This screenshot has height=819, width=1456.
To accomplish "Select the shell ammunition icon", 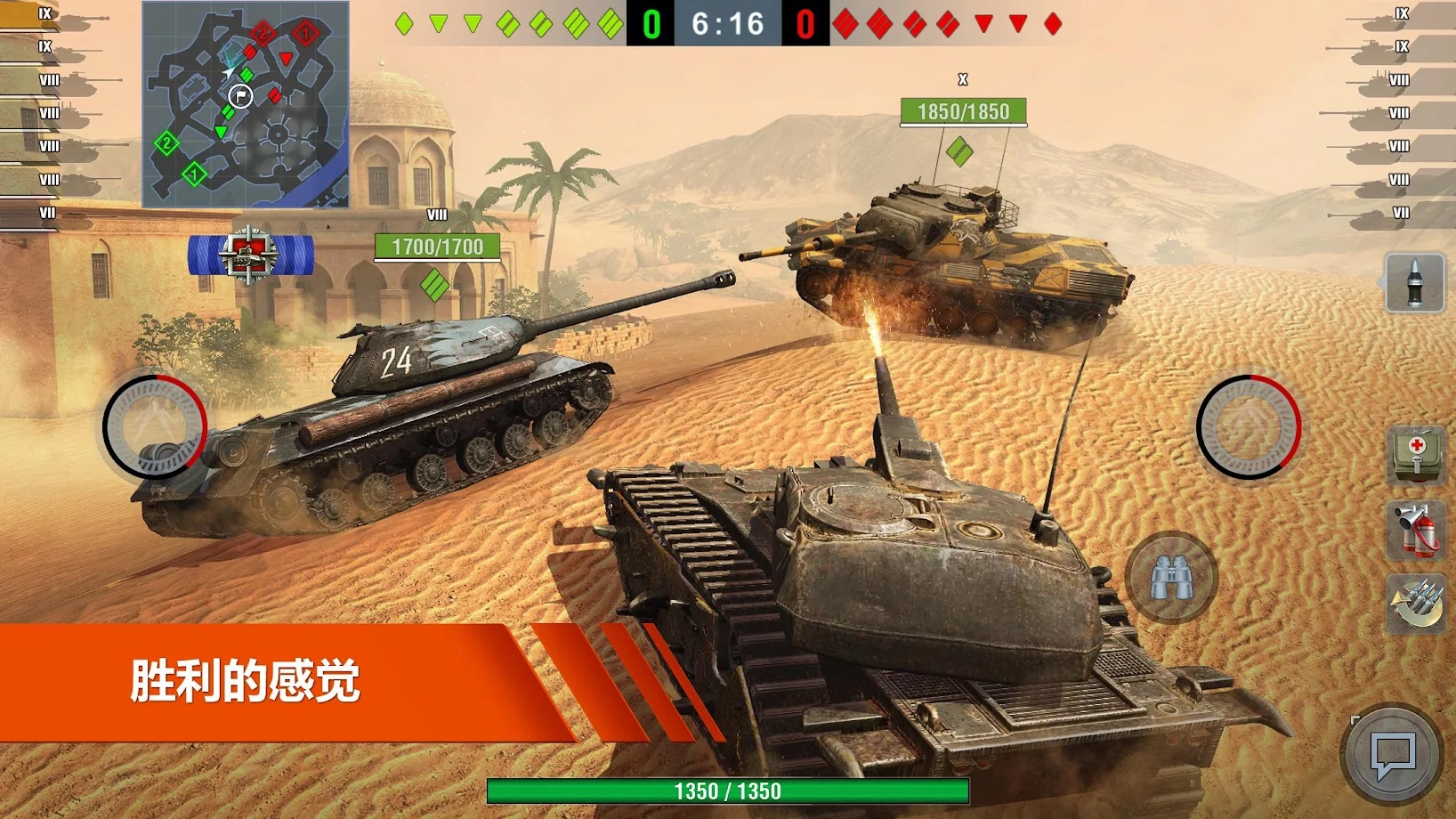I will point(1414,282).
